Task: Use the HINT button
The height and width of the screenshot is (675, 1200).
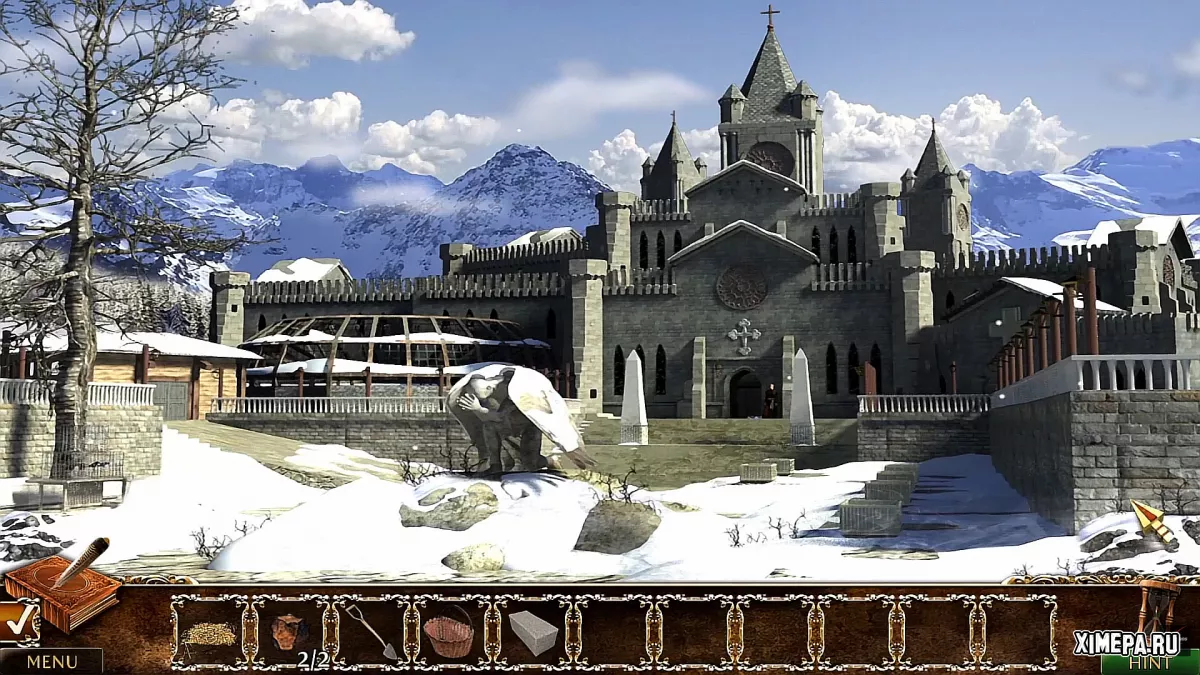Action: coord(1149,662)
